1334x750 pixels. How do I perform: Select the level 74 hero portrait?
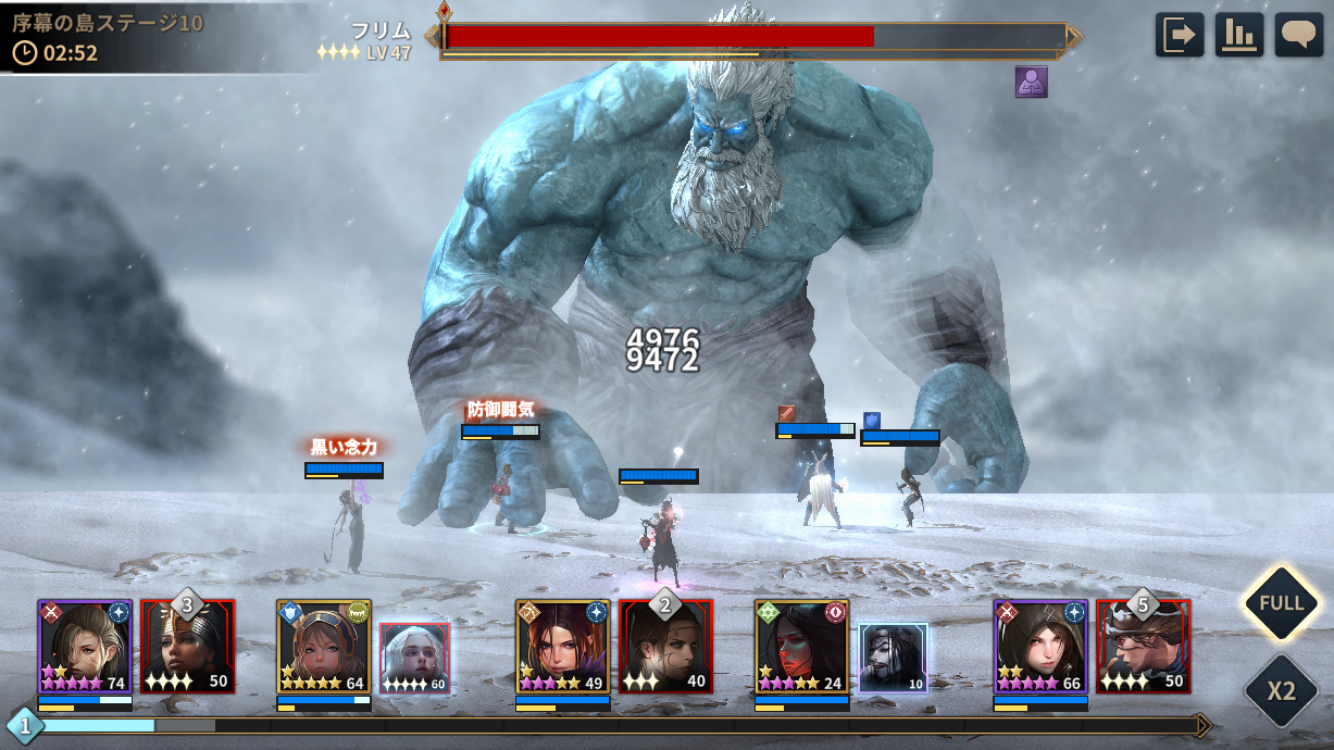[85, 646]
